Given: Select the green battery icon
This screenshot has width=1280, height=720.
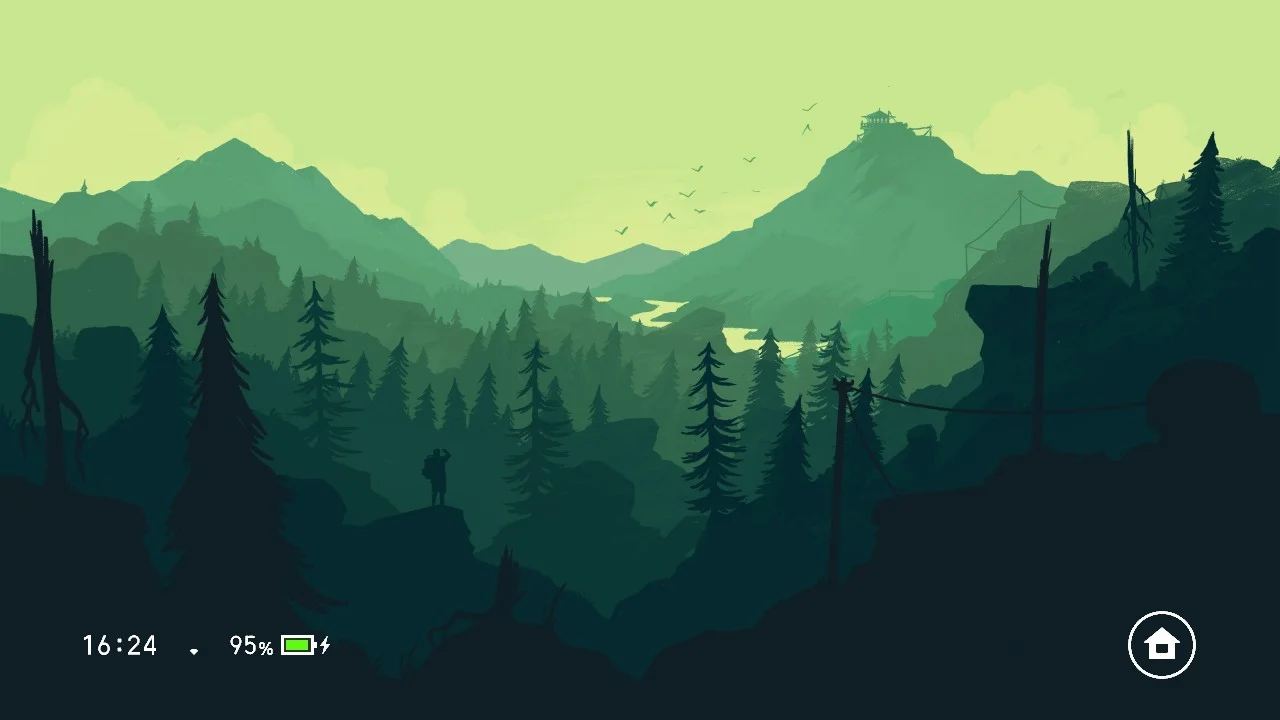Looking at the screenshot, I should 297,647.
